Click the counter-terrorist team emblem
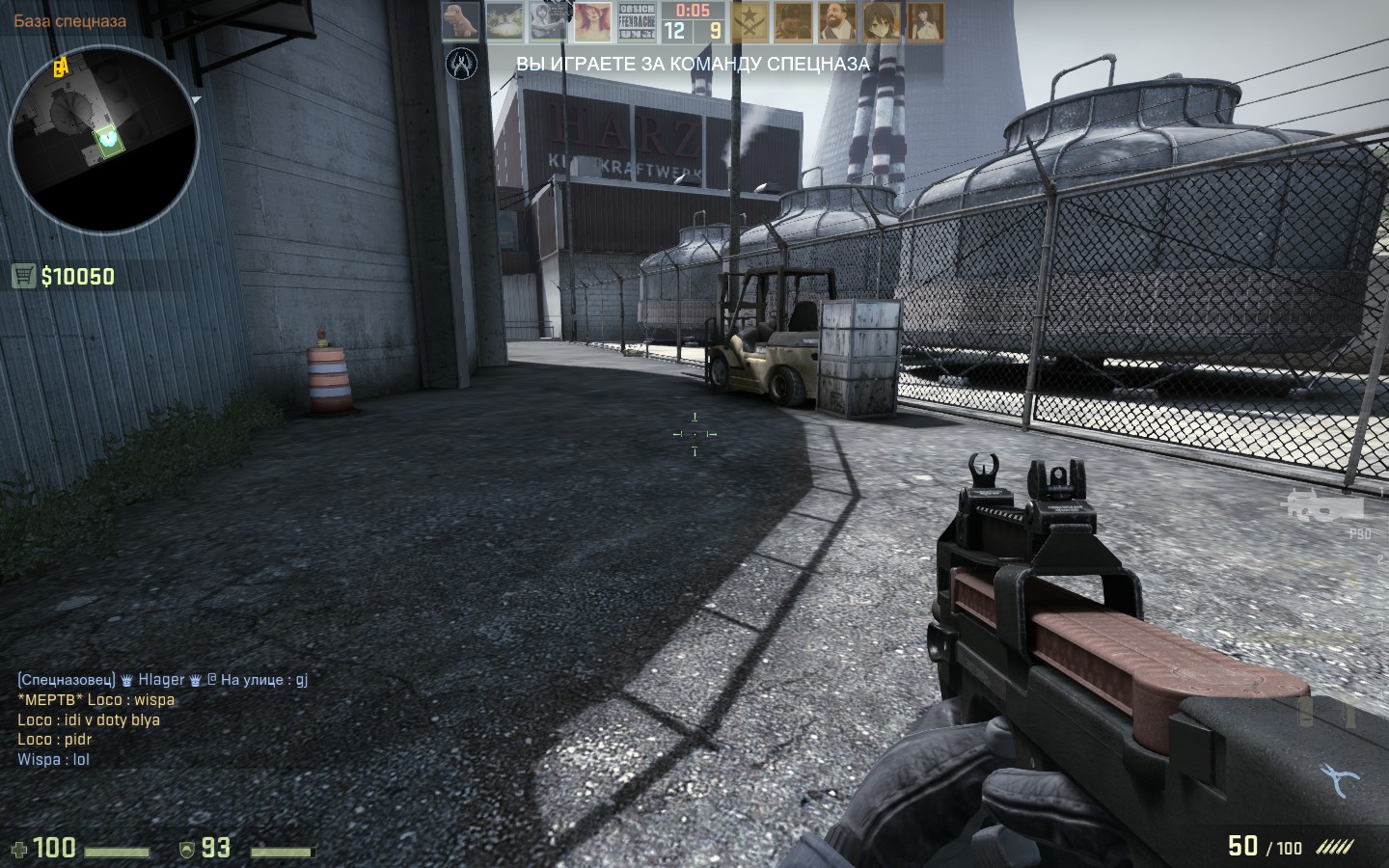1389x868 pixels. (462, 65)
